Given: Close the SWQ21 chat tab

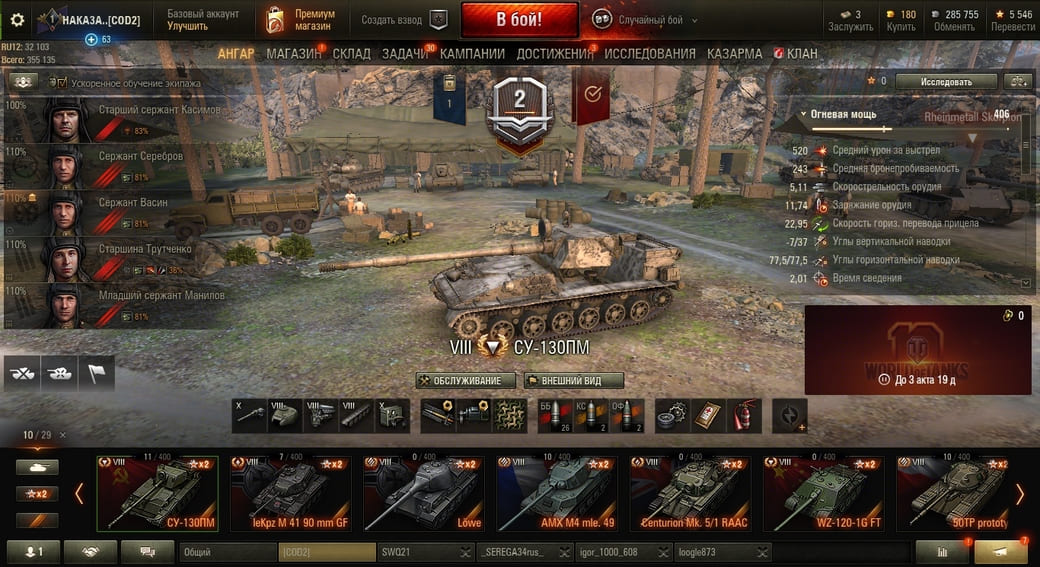Looking at the screenshot, I should (466, 552).
